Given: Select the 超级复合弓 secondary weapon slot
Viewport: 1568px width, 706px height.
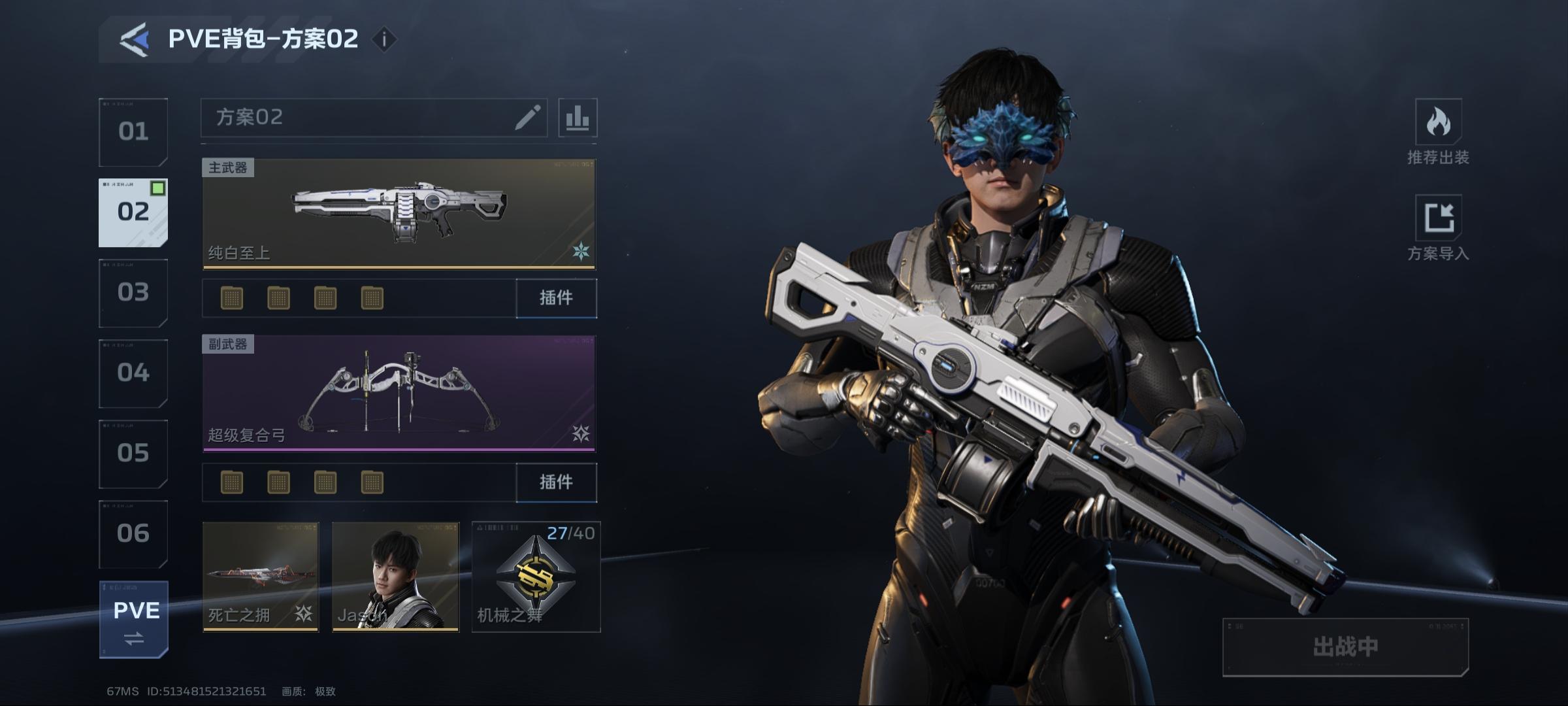Looking at the screenshot, I should [399, 394].
